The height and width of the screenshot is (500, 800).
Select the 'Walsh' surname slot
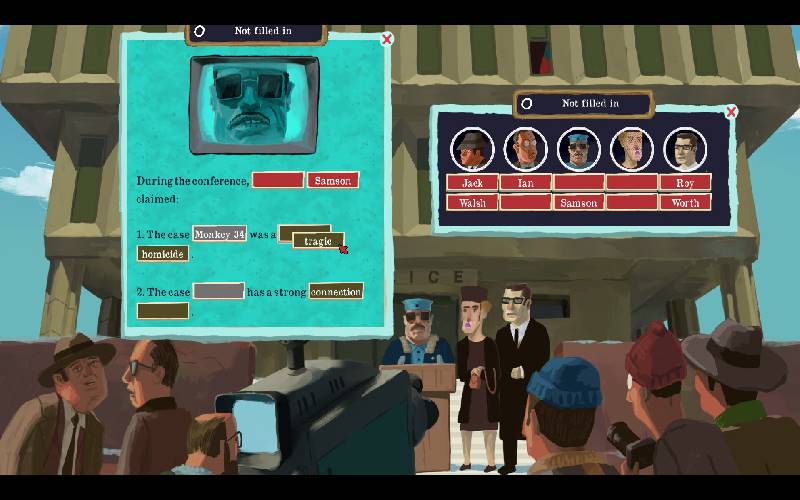tap(472, 203)
